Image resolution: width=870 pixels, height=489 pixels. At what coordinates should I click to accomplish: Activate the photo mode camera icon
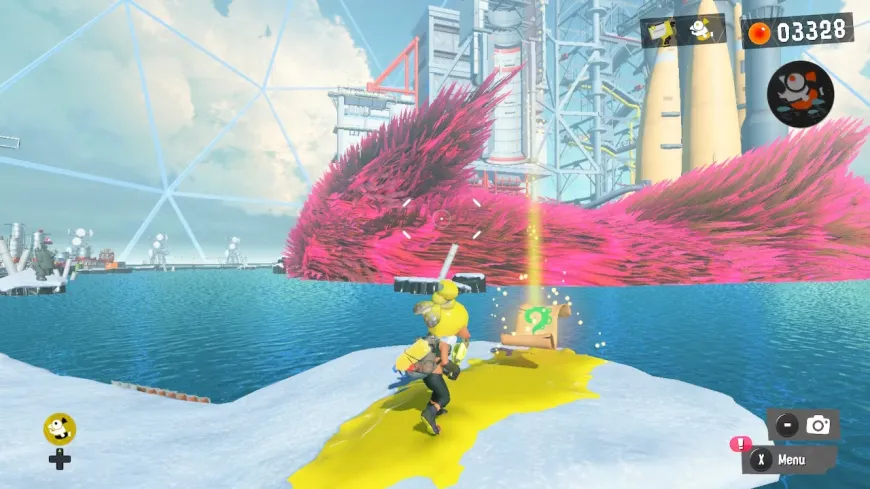[817, 425]
